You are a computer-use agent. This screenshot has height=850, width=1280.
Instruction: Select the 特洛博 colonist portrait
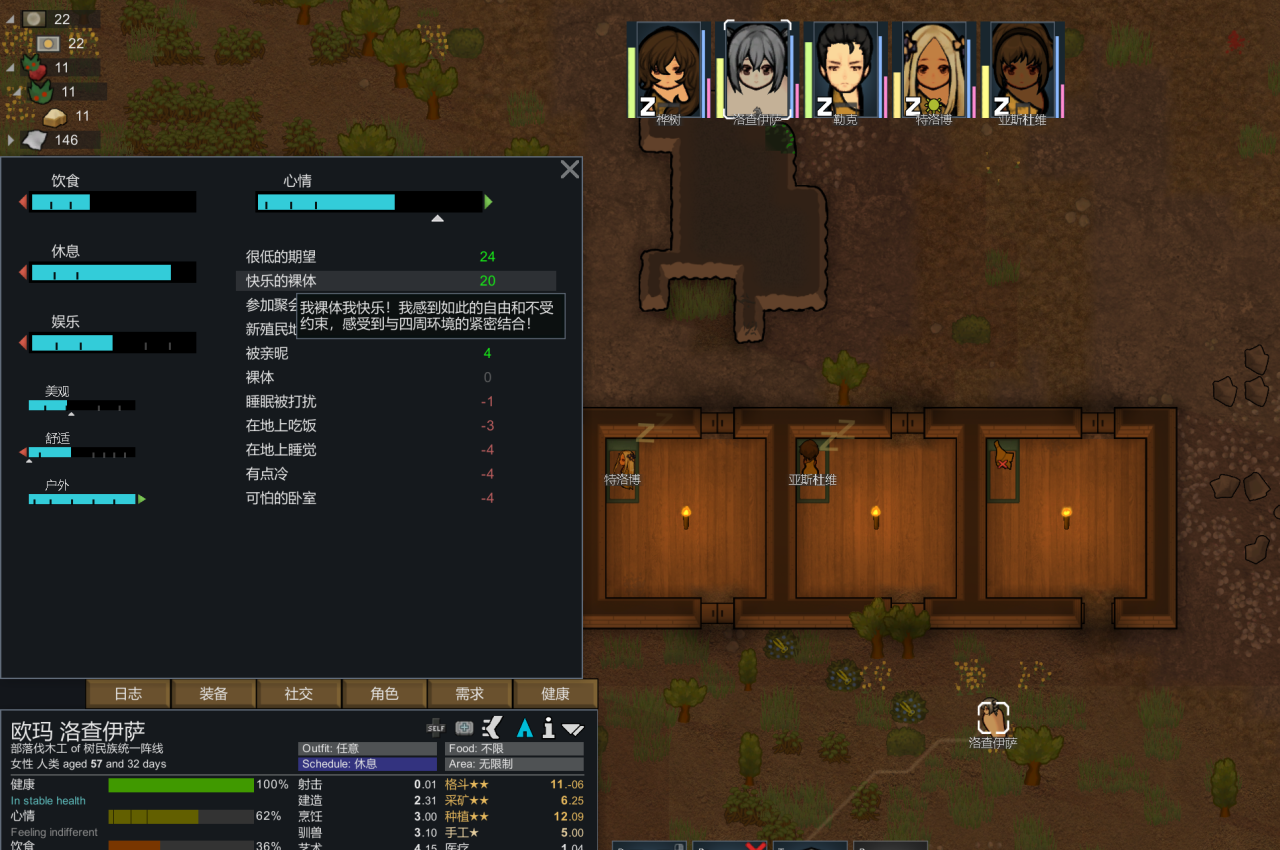pos(933,70)
